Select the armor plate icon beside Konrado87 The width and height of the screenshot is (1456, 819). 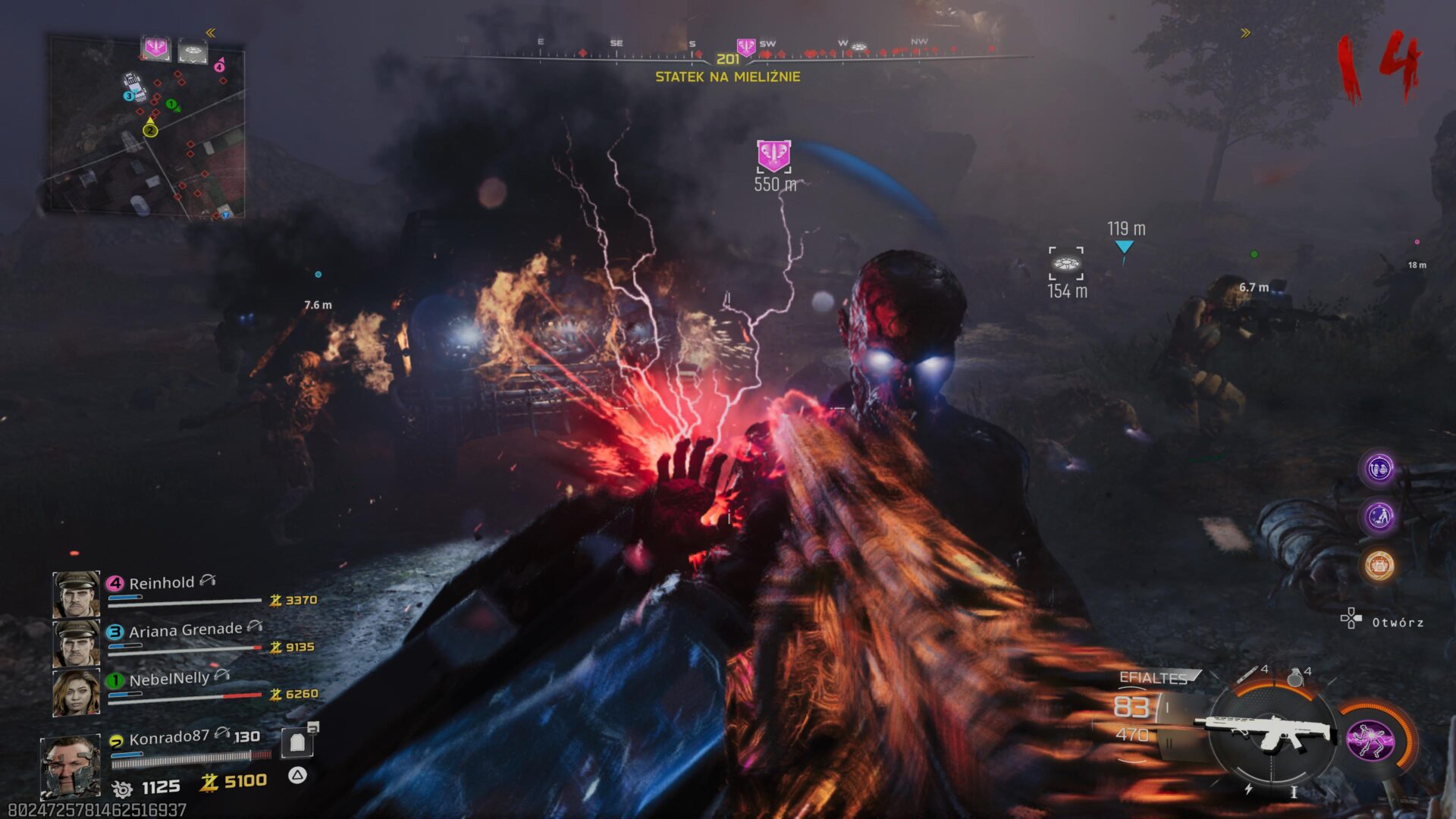pyautogui.click(x=297, y=742)
